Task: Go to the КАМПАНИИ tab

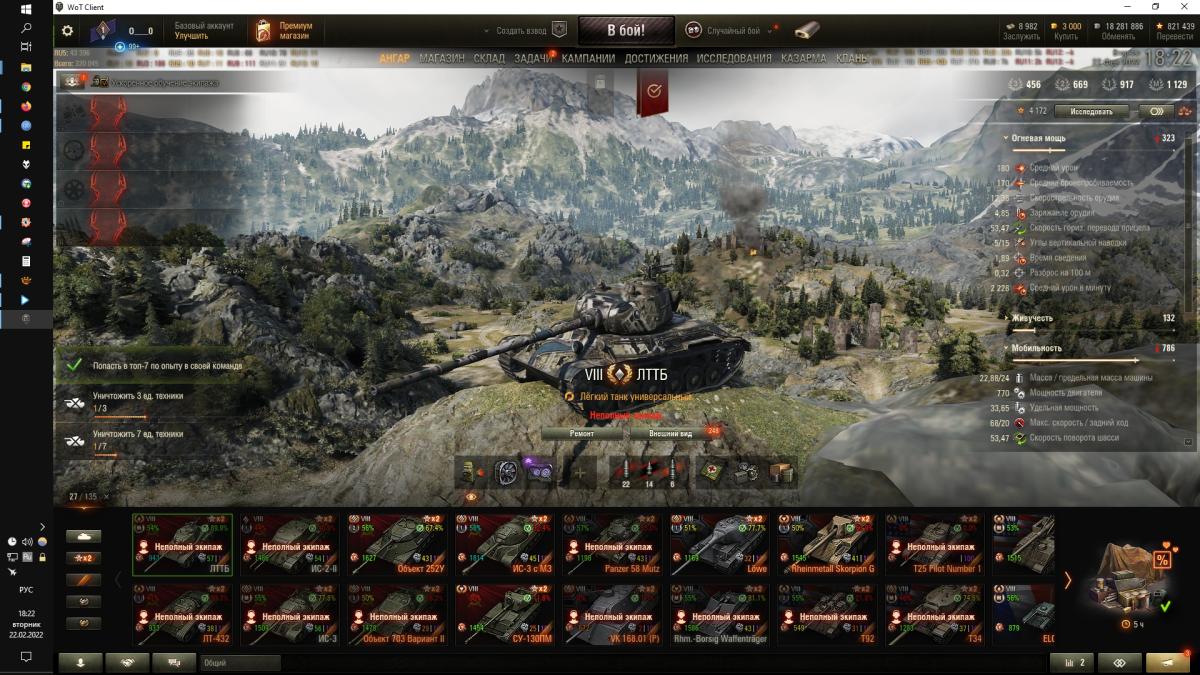Action: coord(588,58)
